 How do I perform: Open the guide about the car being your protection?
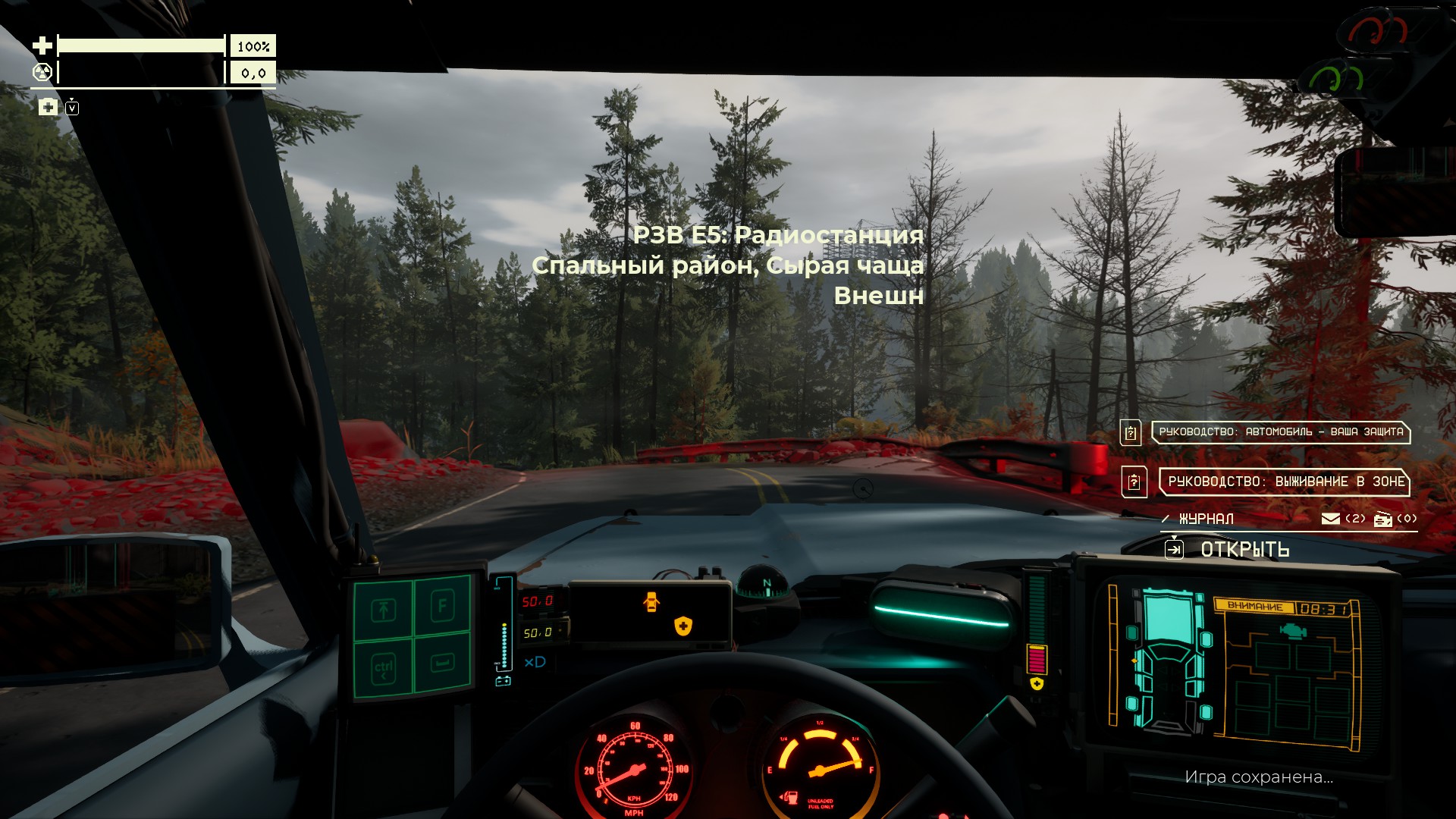[x=1280, y=432]
